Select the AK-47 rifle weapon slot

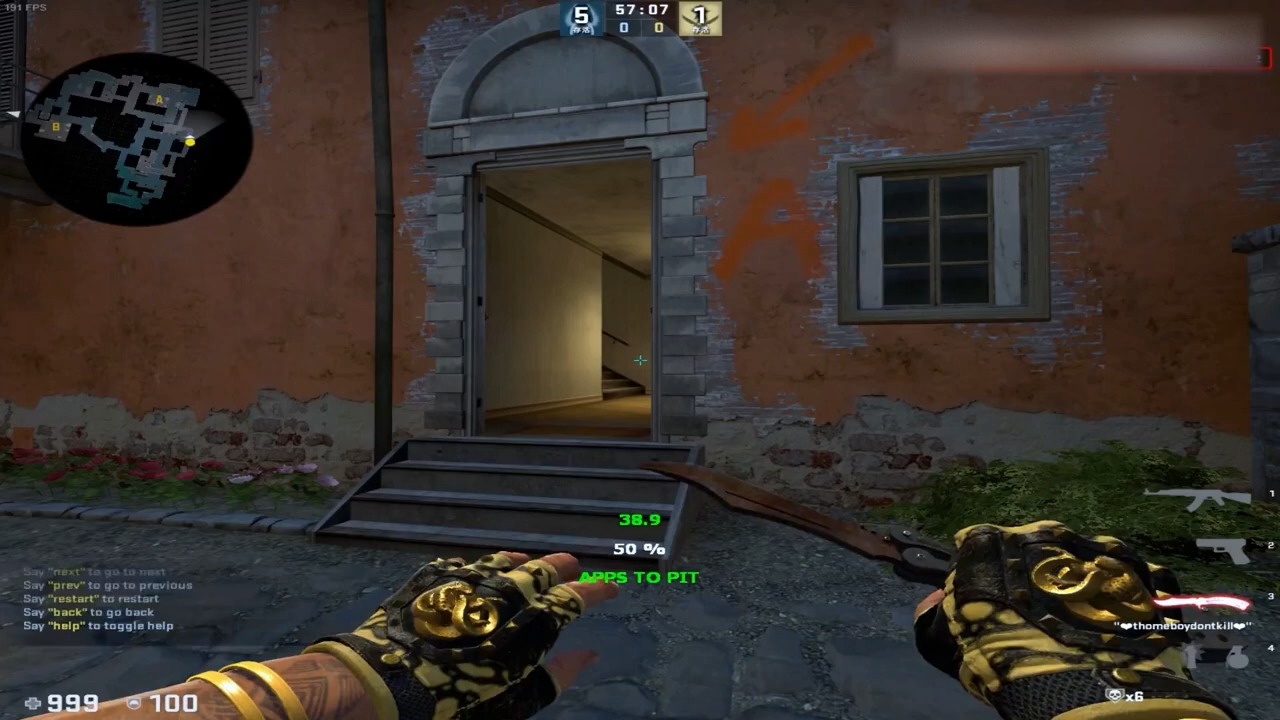coord(1197,498)
